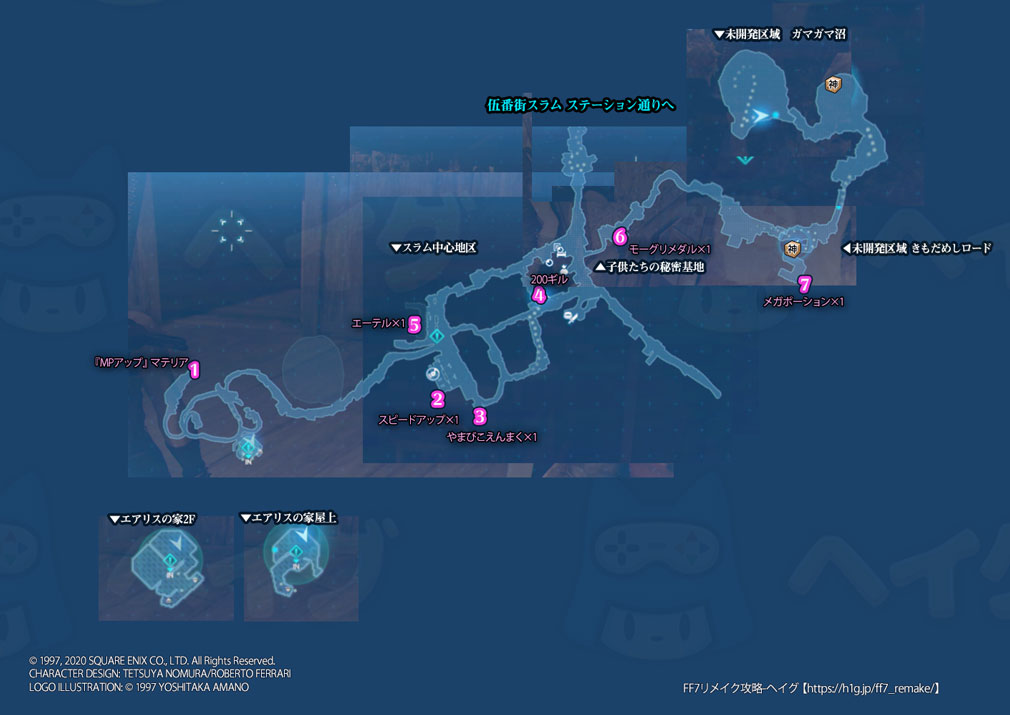The width and height of the screenshot is (1010, 715).
Task: Select numbered map marker 2
Action: tap(437, 400)
